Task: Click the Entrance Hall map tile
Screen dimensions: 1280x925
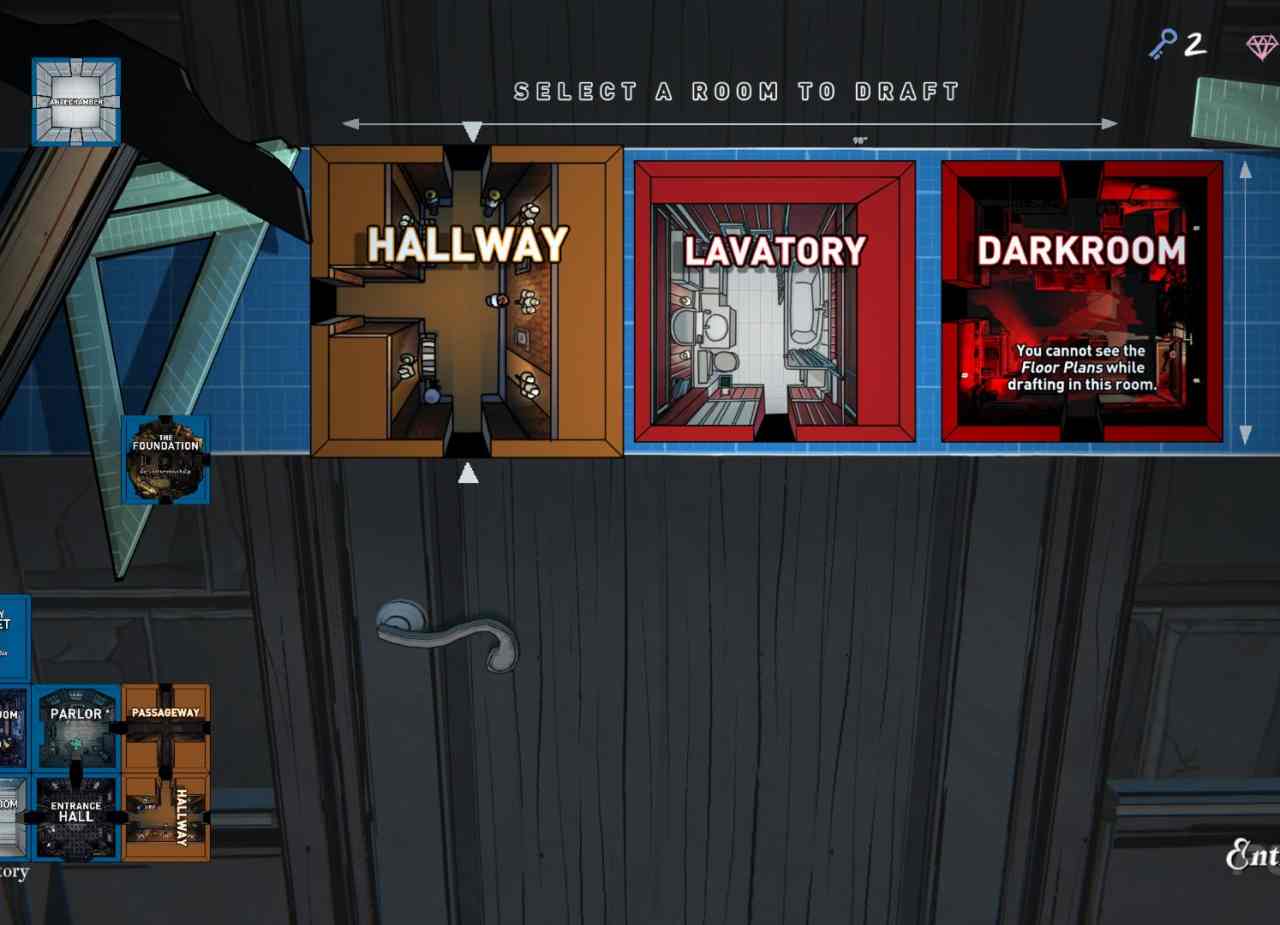Action: [x=76, y=817]
